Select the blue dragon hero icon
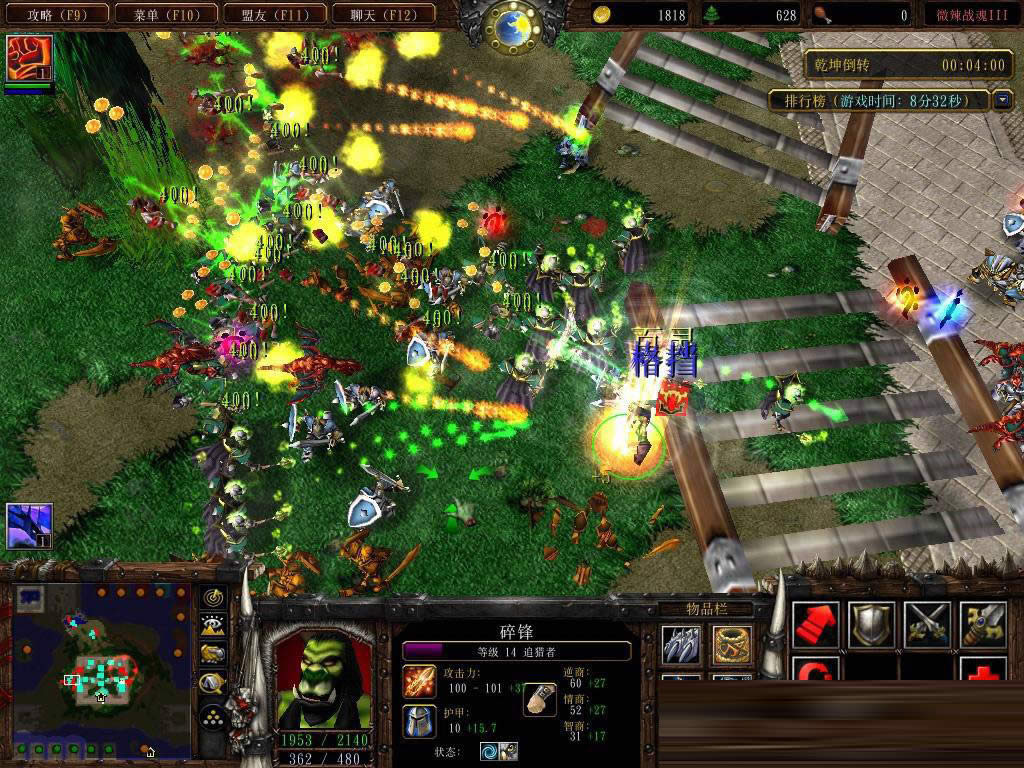The image size is (1024, 768). [x=29, y=526]
